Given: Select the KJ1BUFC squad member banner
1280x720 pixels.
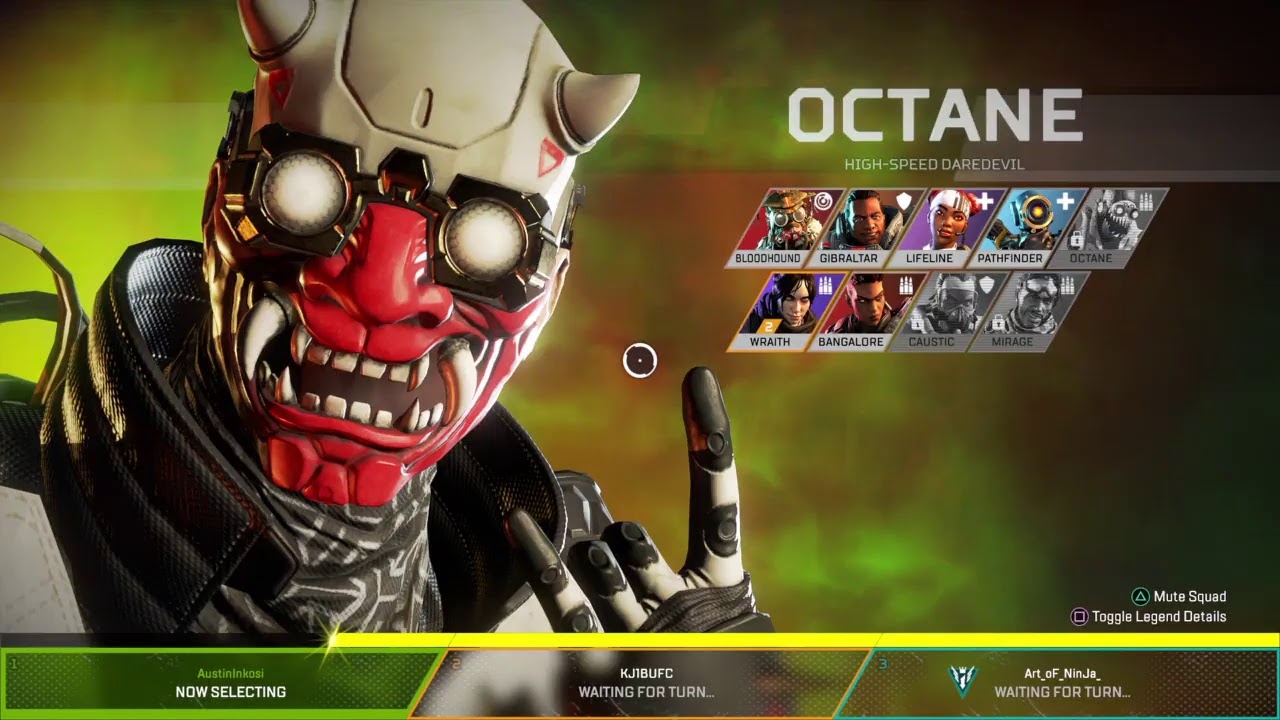Looking at the screenshot, I should 645,683.
